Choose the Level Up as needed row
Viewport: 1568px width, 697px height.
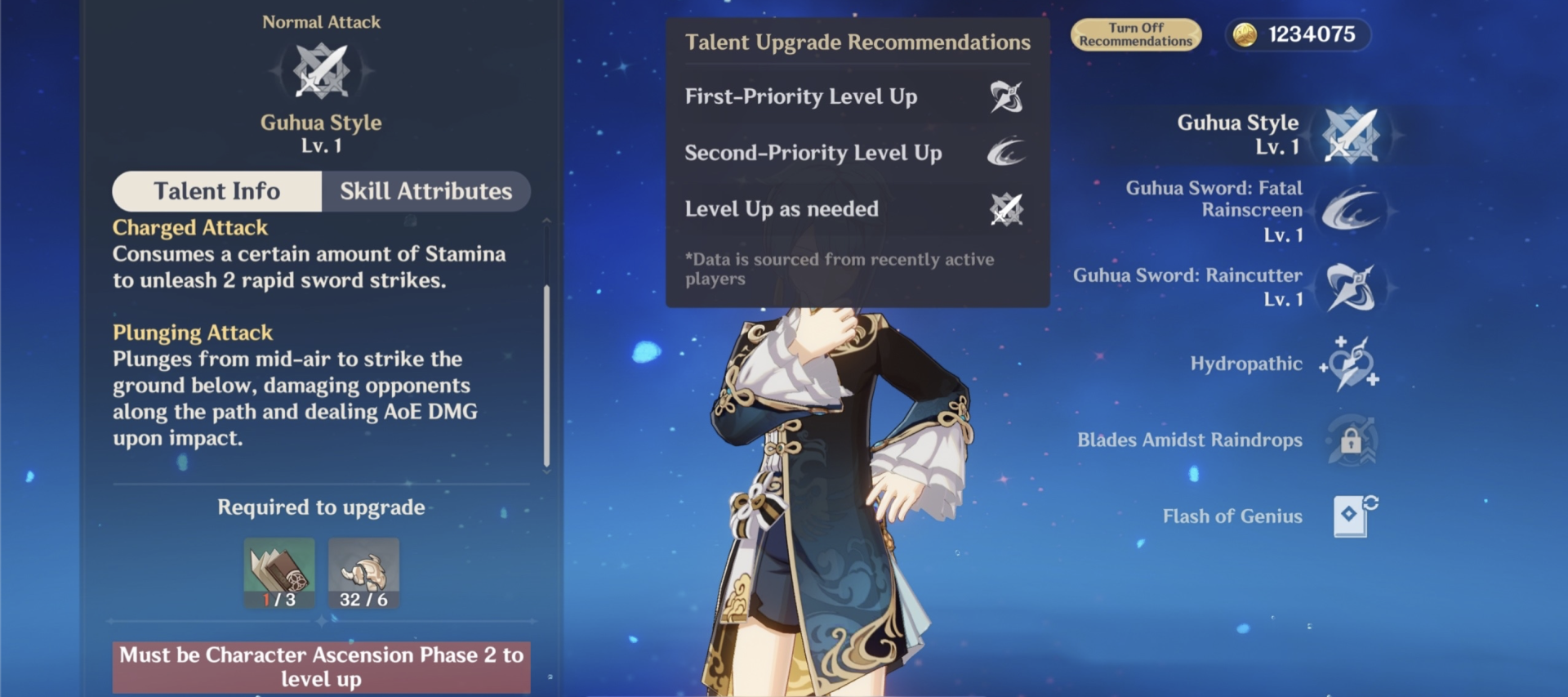(856, 209)
